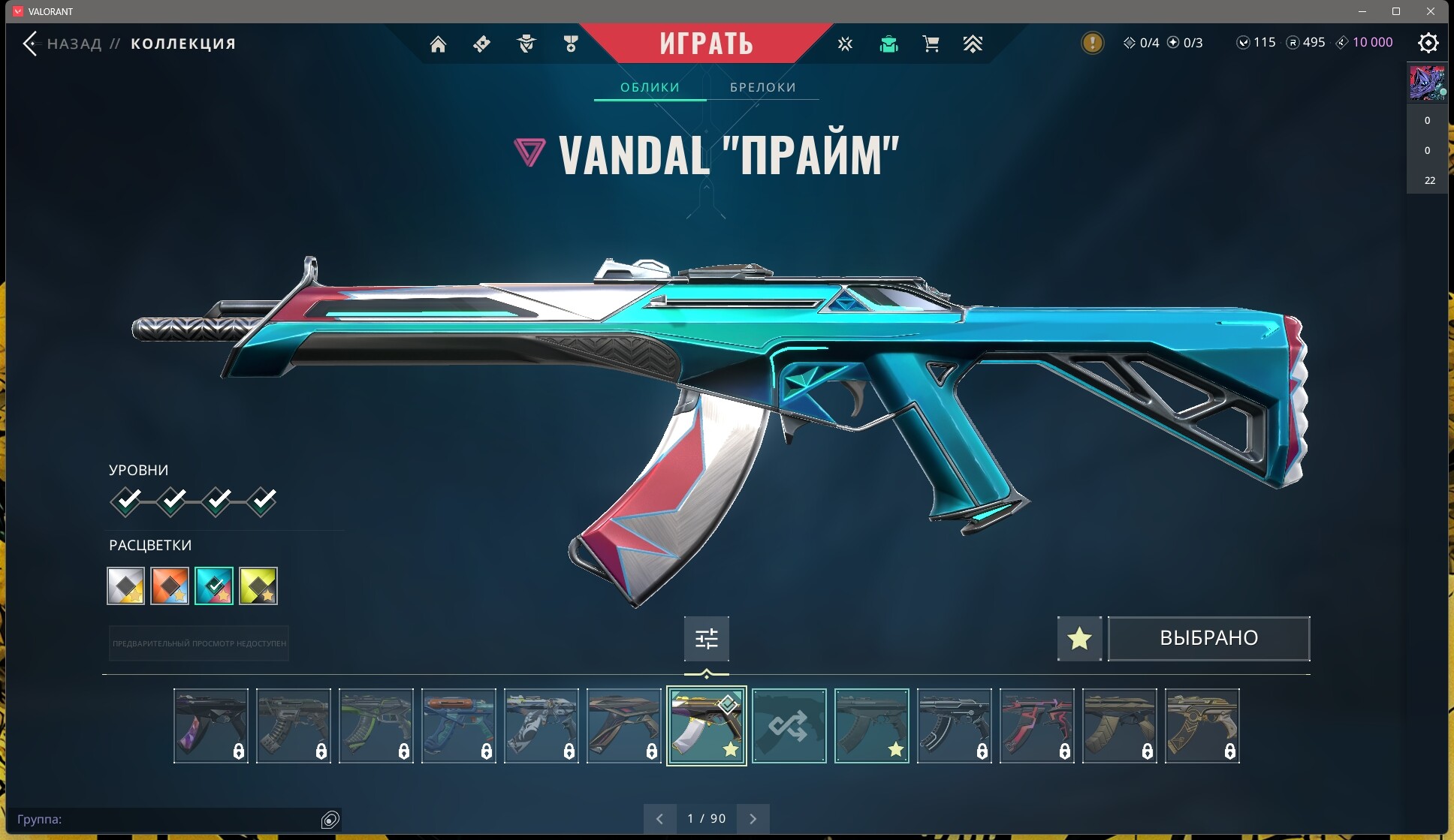This screenshot has width=1454, height=840.
Task: Switch to the БРЕЛОКИ tab
Action: click(x=762, y=87)
